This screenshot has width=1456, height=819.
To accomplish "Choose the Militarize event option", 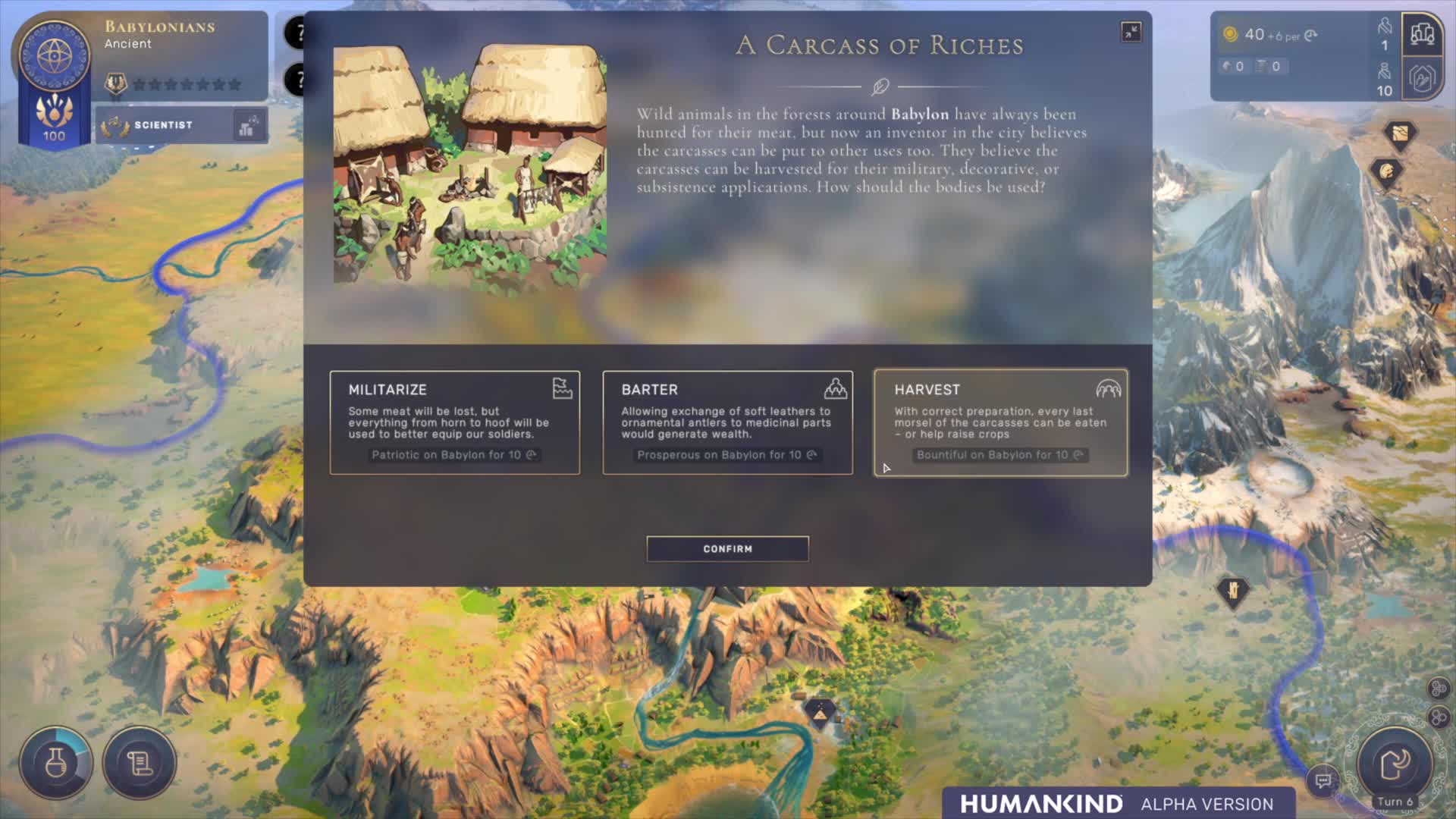I will pyautogui.click(x=454, y=422).
